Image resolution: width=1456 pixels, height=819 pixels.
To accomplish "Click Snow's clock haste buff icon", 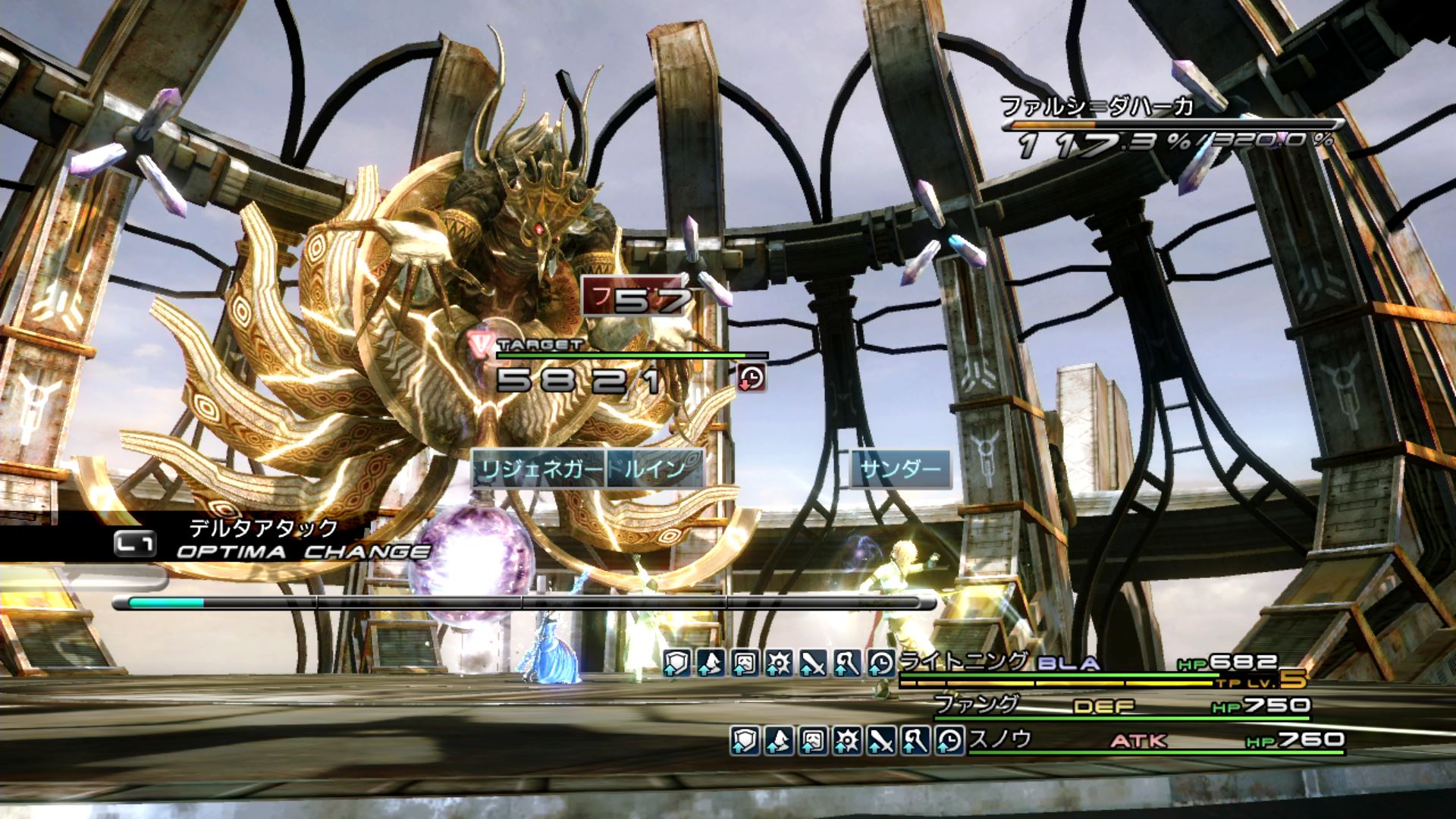I will pyautogui.click(x=949, y=739).
